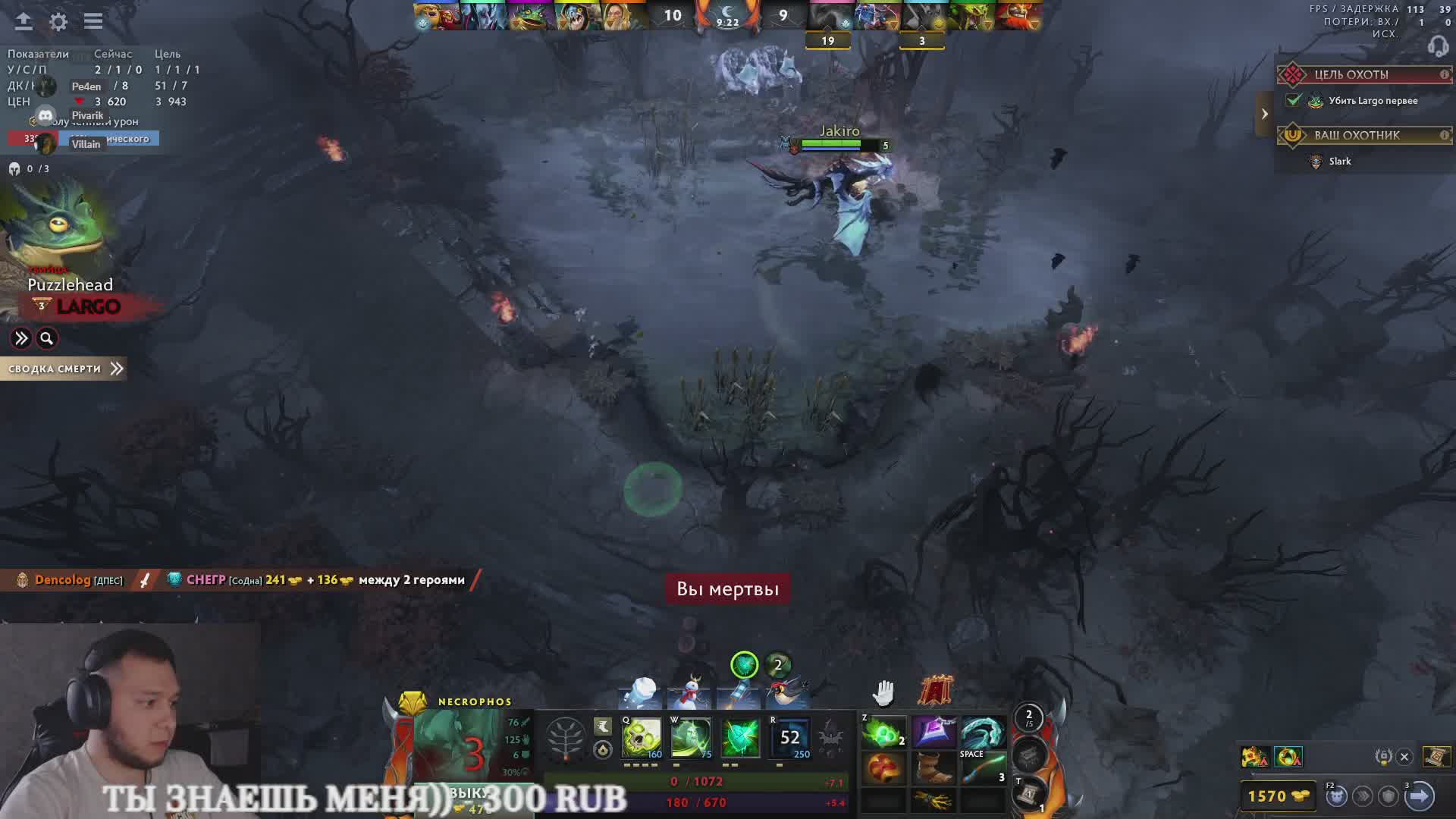The height and width of the screenshot is (819, 1456).
Task: Open the Сводка смерти death summary
Action: 64,369
